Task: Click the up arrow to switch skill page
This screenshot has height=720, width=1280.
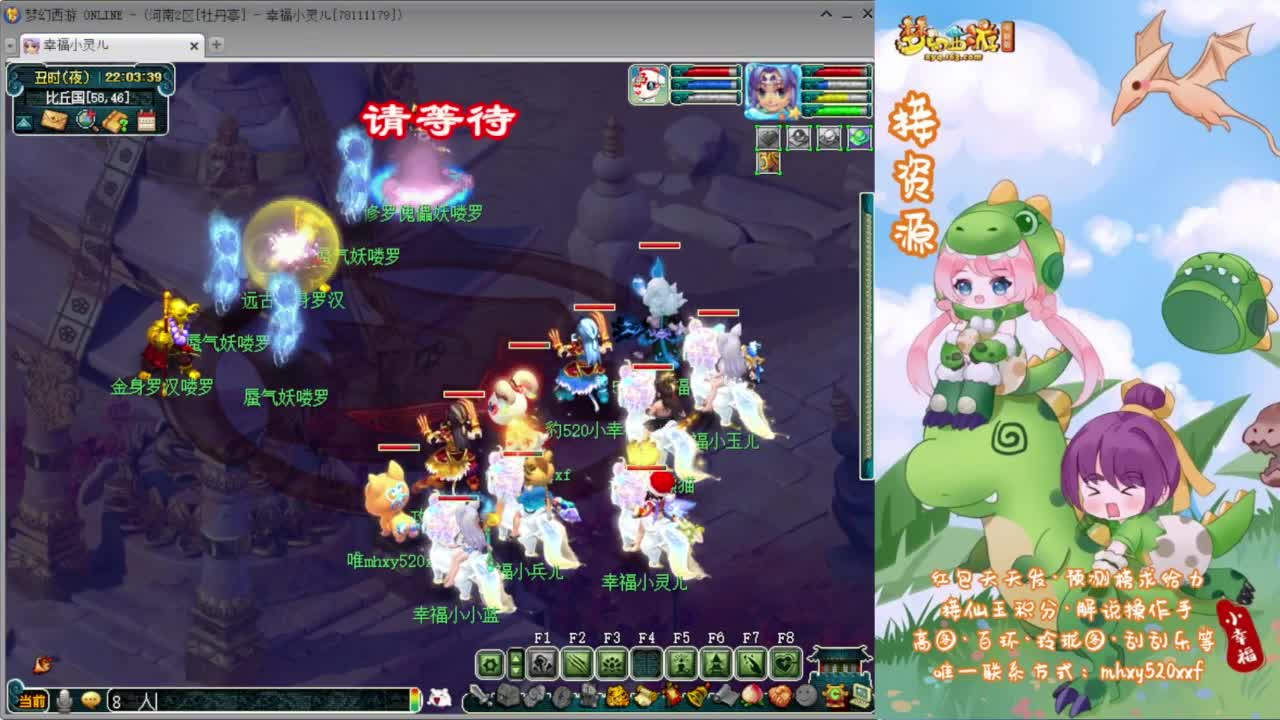Action: tap(515, 657)
